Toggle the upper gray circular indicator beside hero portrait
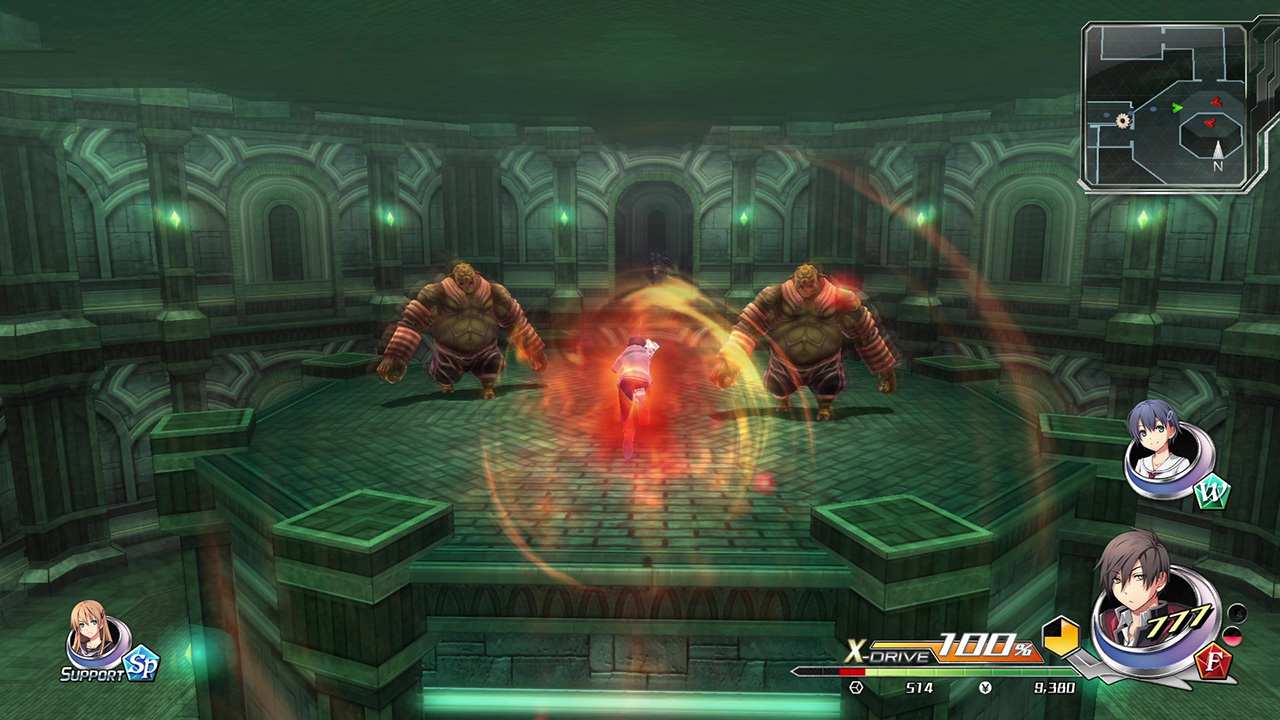The height and width of the screenshot is (720, 1280). (1235, 614)
